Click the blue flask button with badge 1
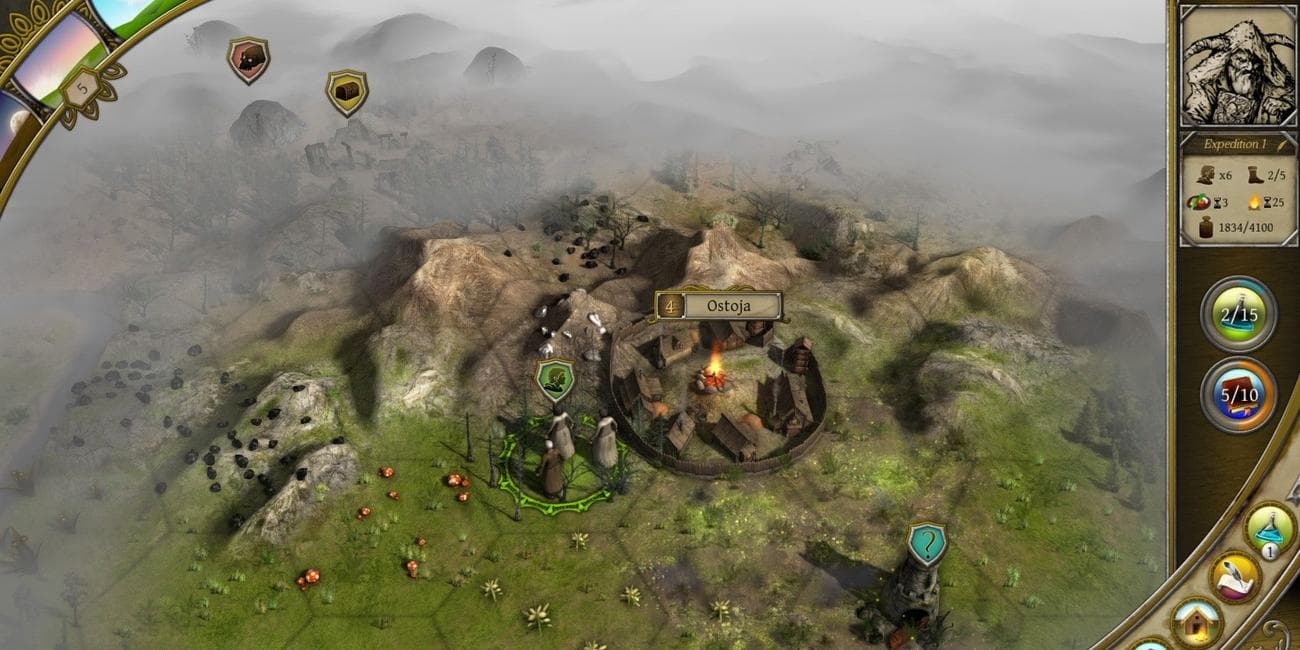This screenshot has width=1300, height=650. point(1270,531)
